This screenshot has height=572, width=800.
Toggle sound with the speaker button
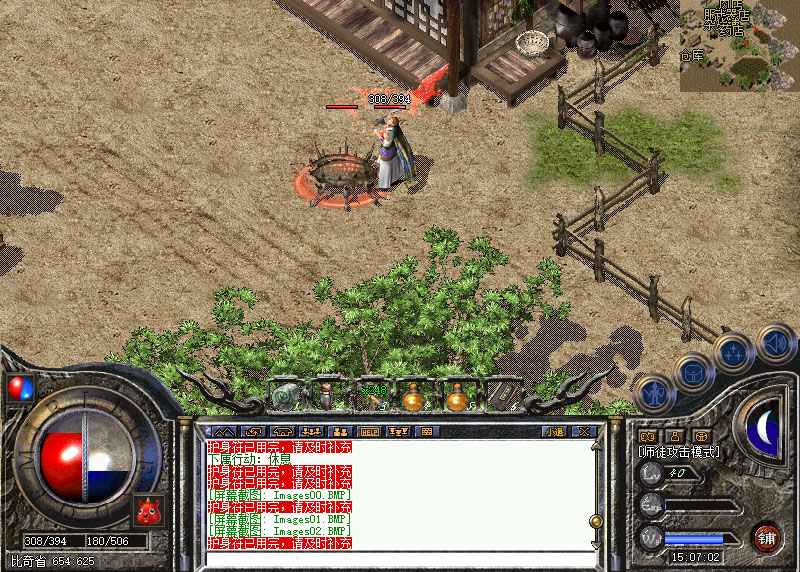tap(775, 342)
